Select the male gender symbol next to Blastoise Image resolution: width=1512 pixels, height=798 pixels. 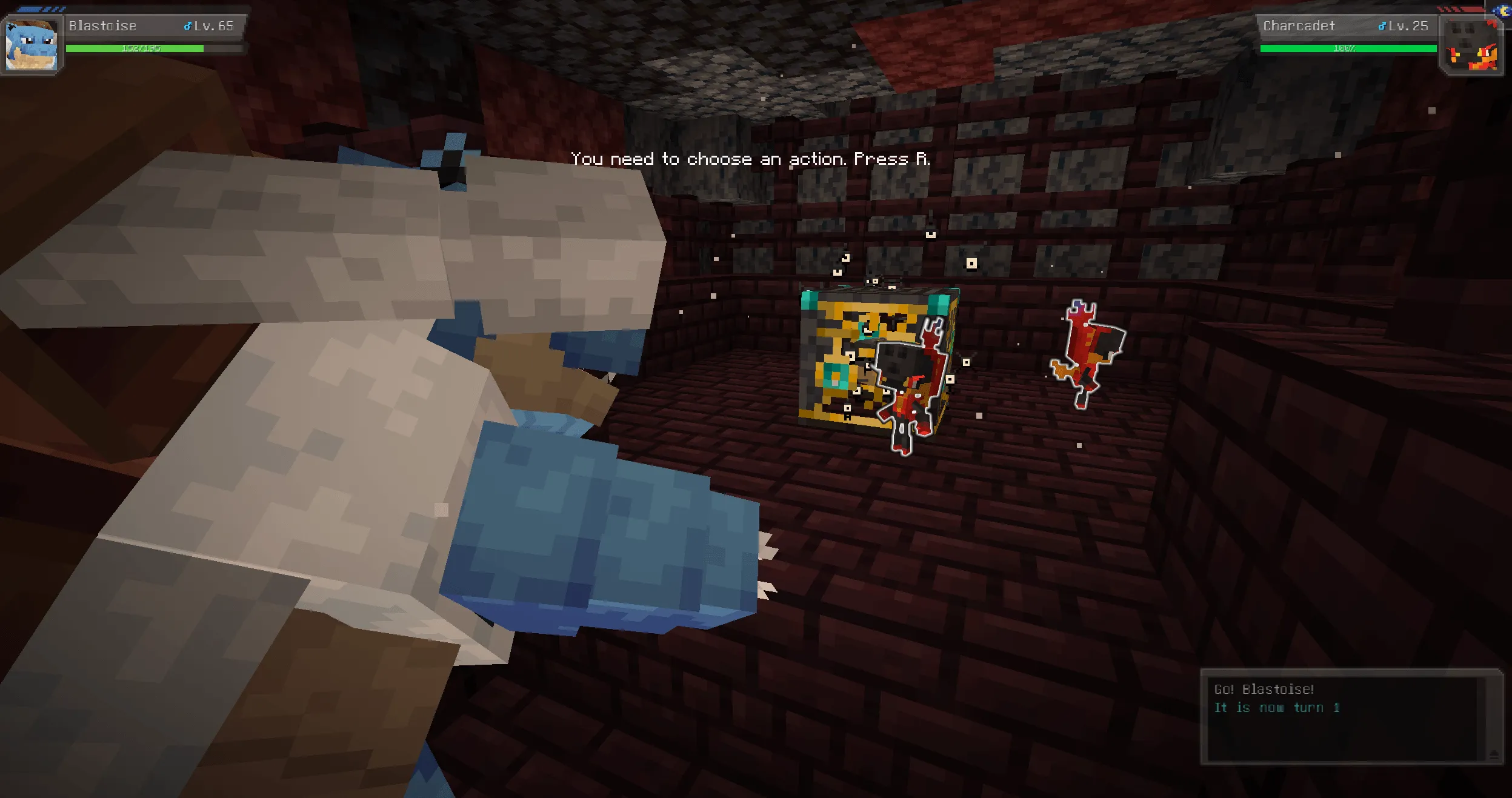[188, 25]
